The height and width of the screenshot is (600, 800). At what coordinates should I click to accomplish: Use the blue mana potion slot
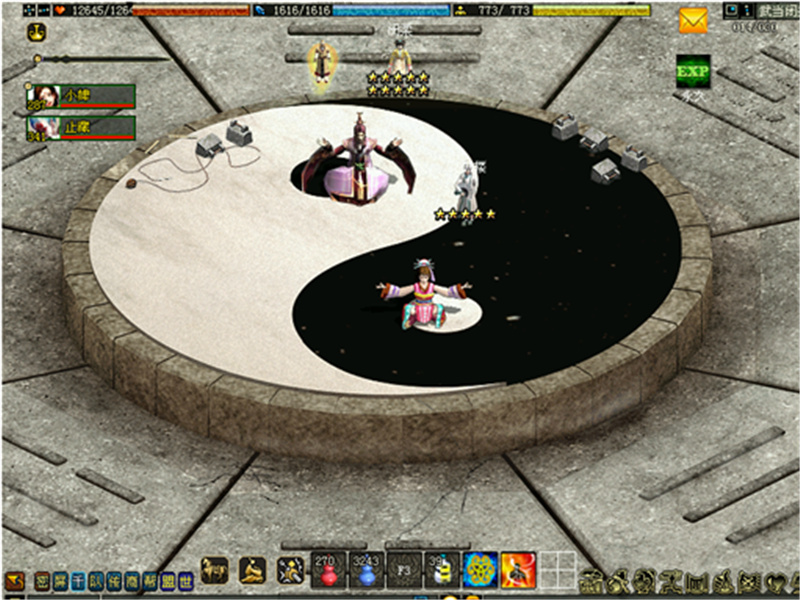[366, 569]
